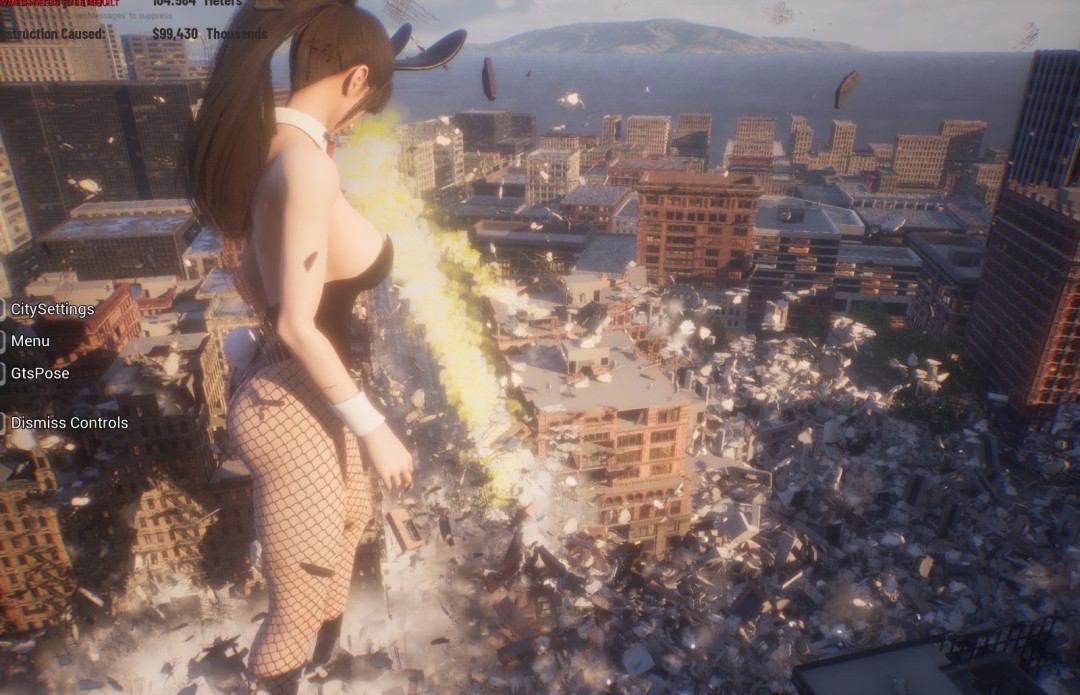
Task: Choose the GtsPose option
Action: click(x=40, y=373)
